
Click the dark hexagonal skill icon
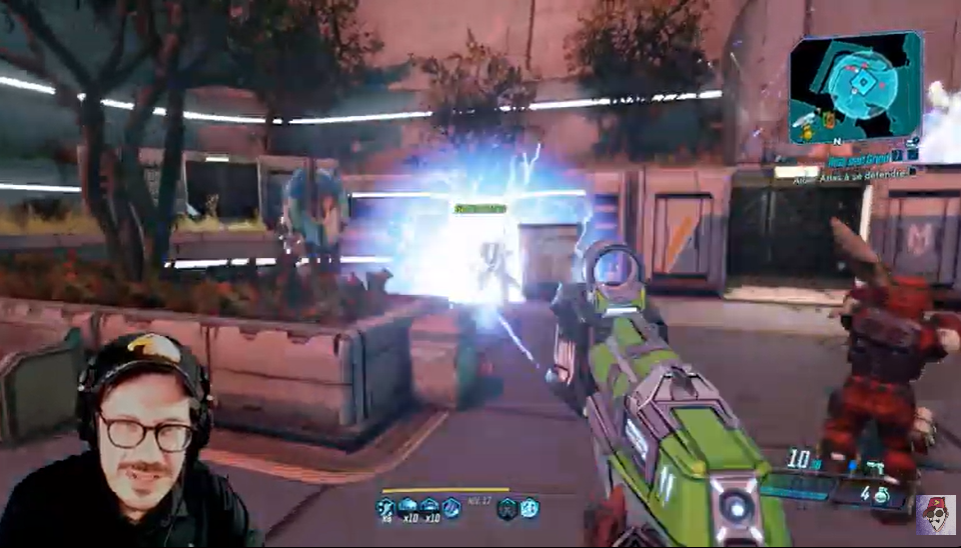pos(507,507)
